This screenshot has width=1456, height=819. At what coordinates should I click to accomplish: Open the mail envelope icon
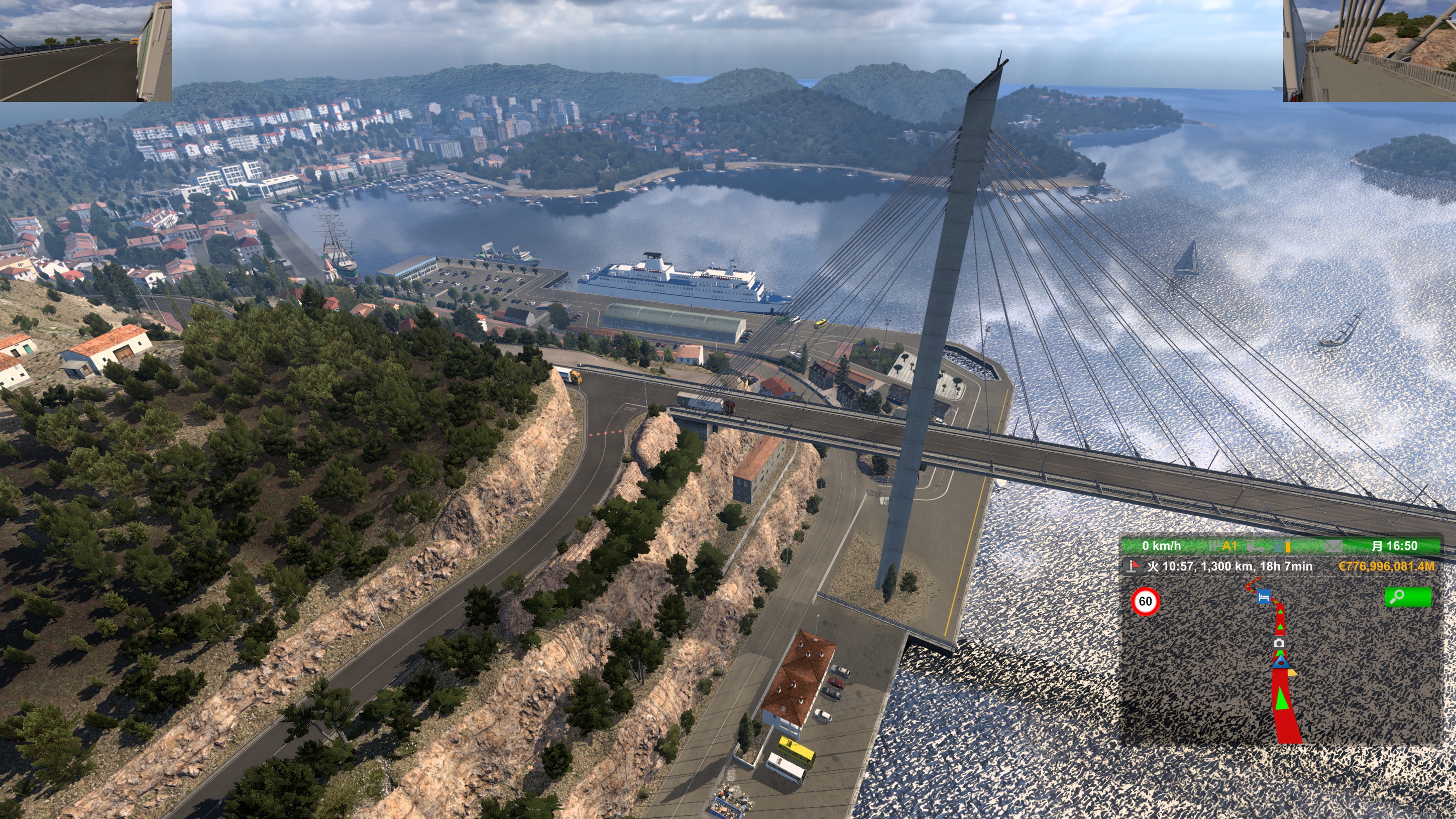(x=1333, y=546)
